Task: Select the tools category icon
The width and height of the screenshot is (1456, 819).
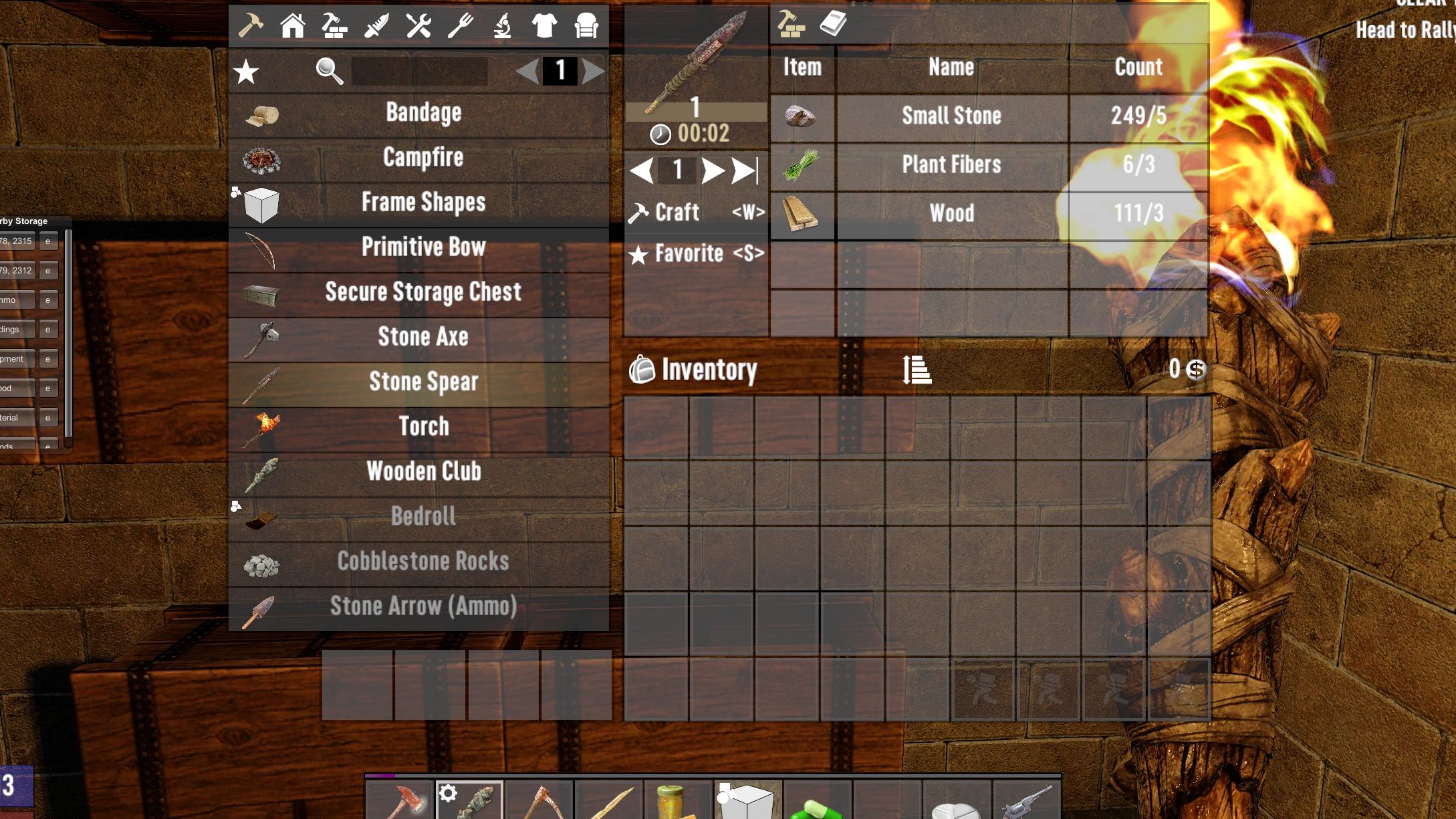Action: click(418, 25)
